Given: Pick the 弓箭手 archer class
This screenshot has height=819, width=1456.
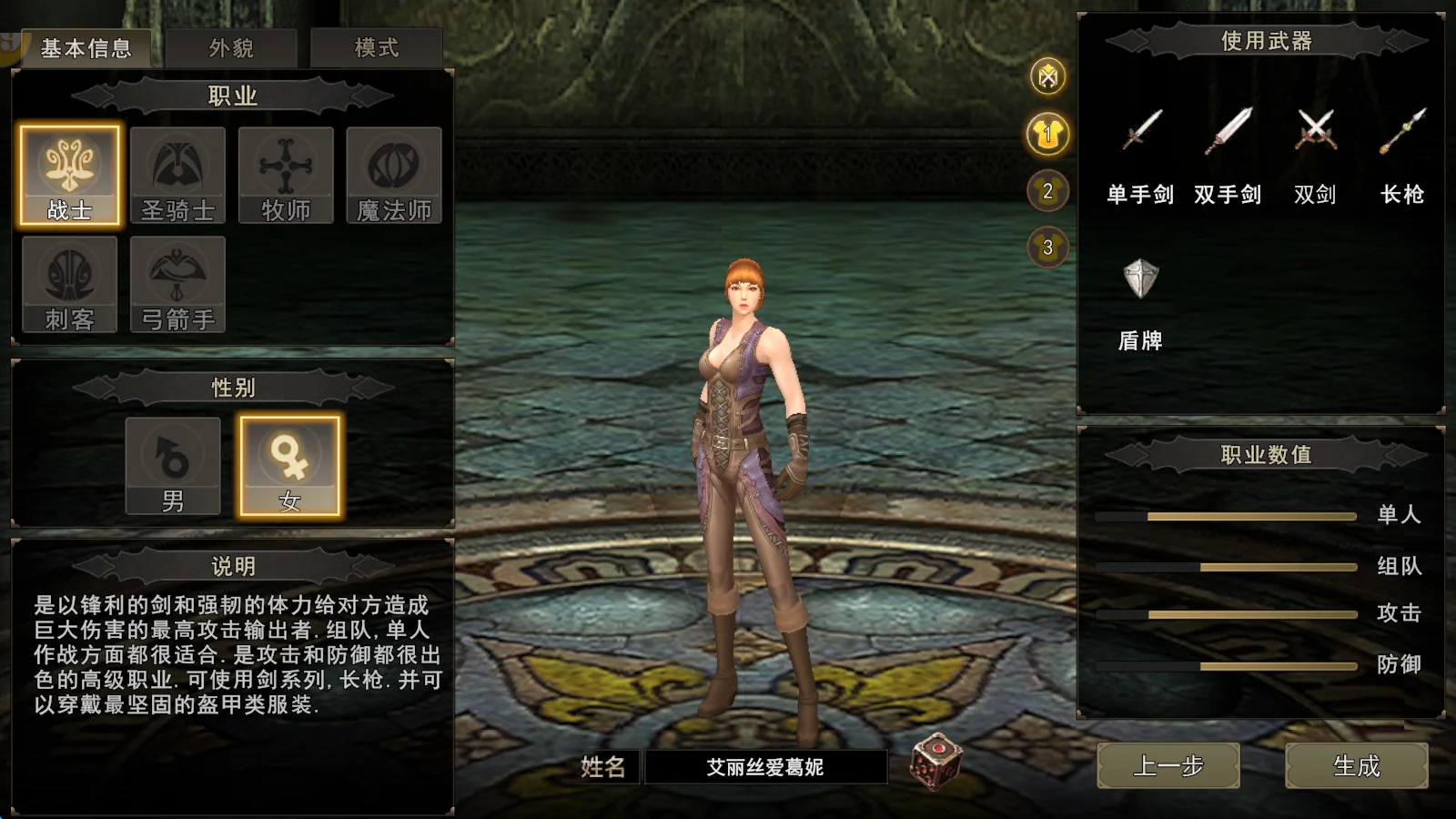Looking at the screenshot, I should 177,285.
